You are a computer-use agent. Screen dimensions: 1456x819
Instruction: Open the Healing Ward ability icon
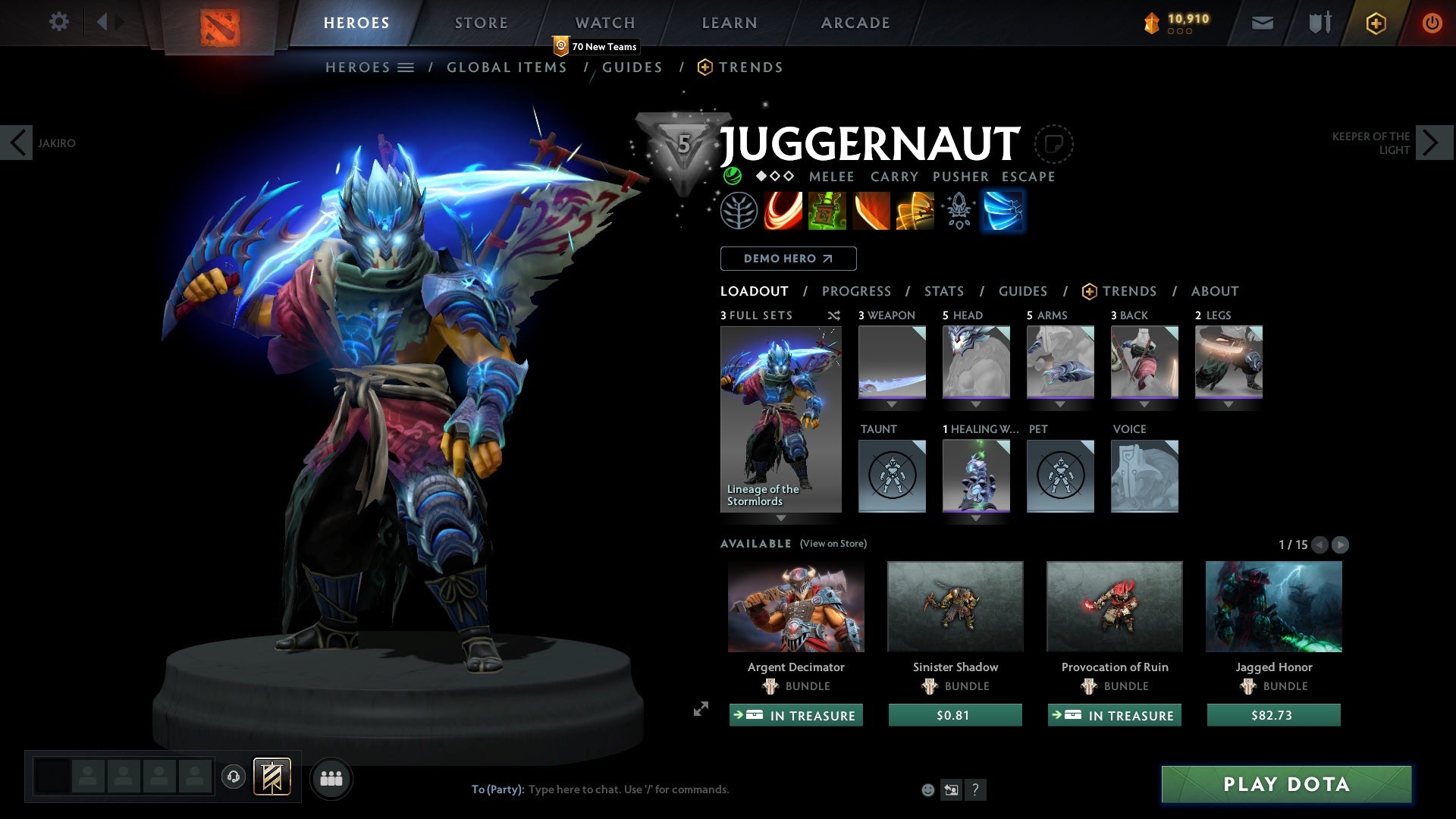click(x=827, y=211)
